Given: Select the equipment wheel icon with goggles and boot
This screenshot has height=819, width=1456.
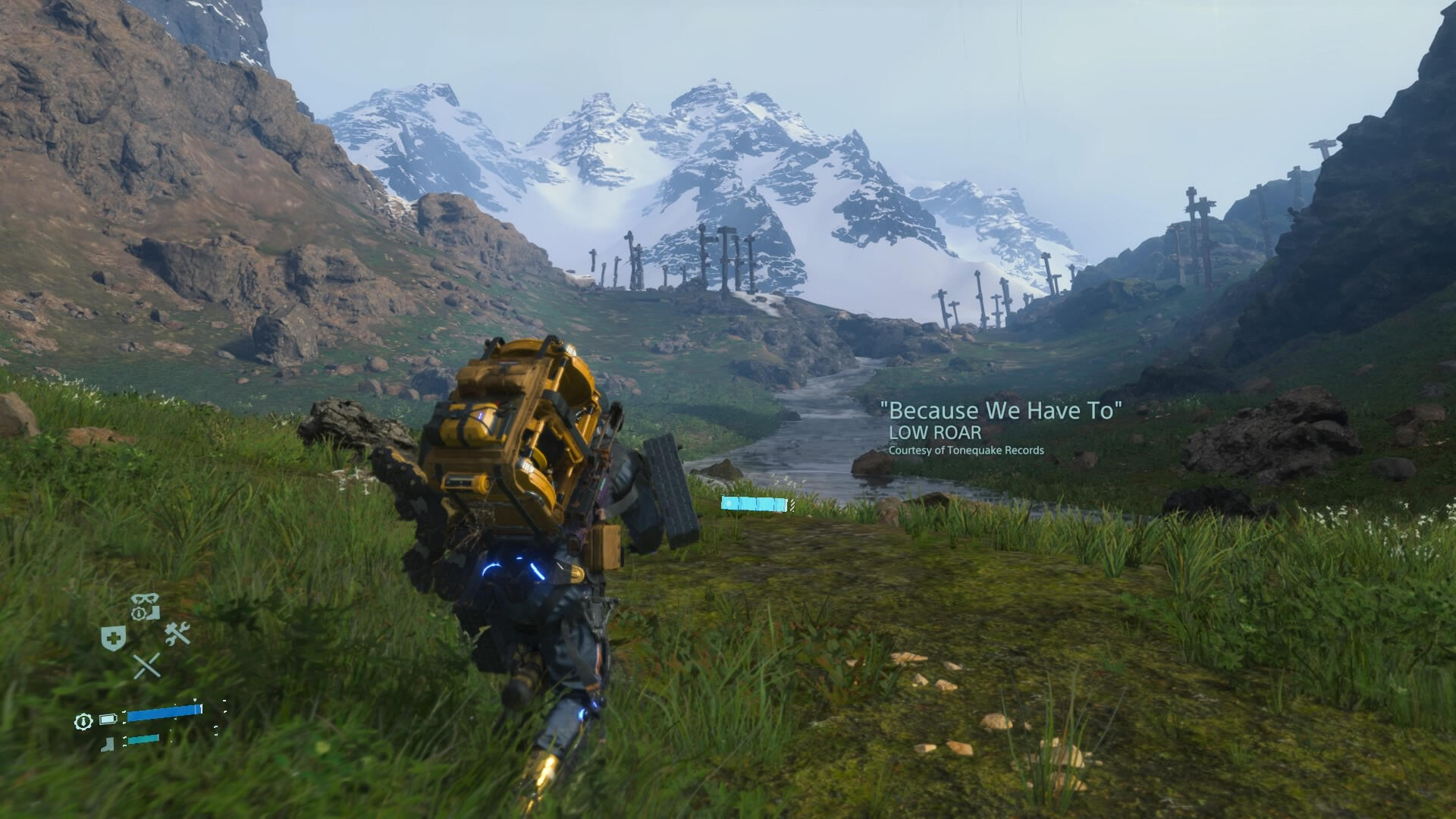Looking at the screenshot, I should click(x=145, y=607).
